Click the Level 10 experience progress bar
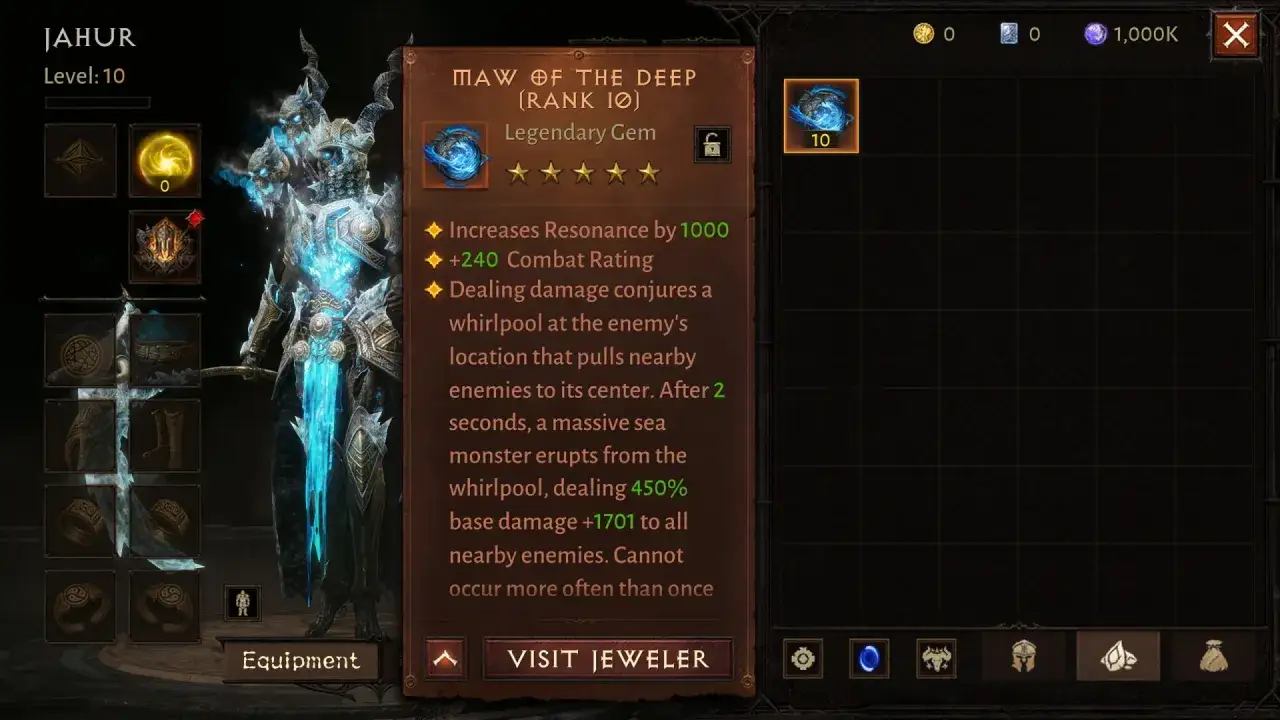1280x720 pixels. (95, 101)
